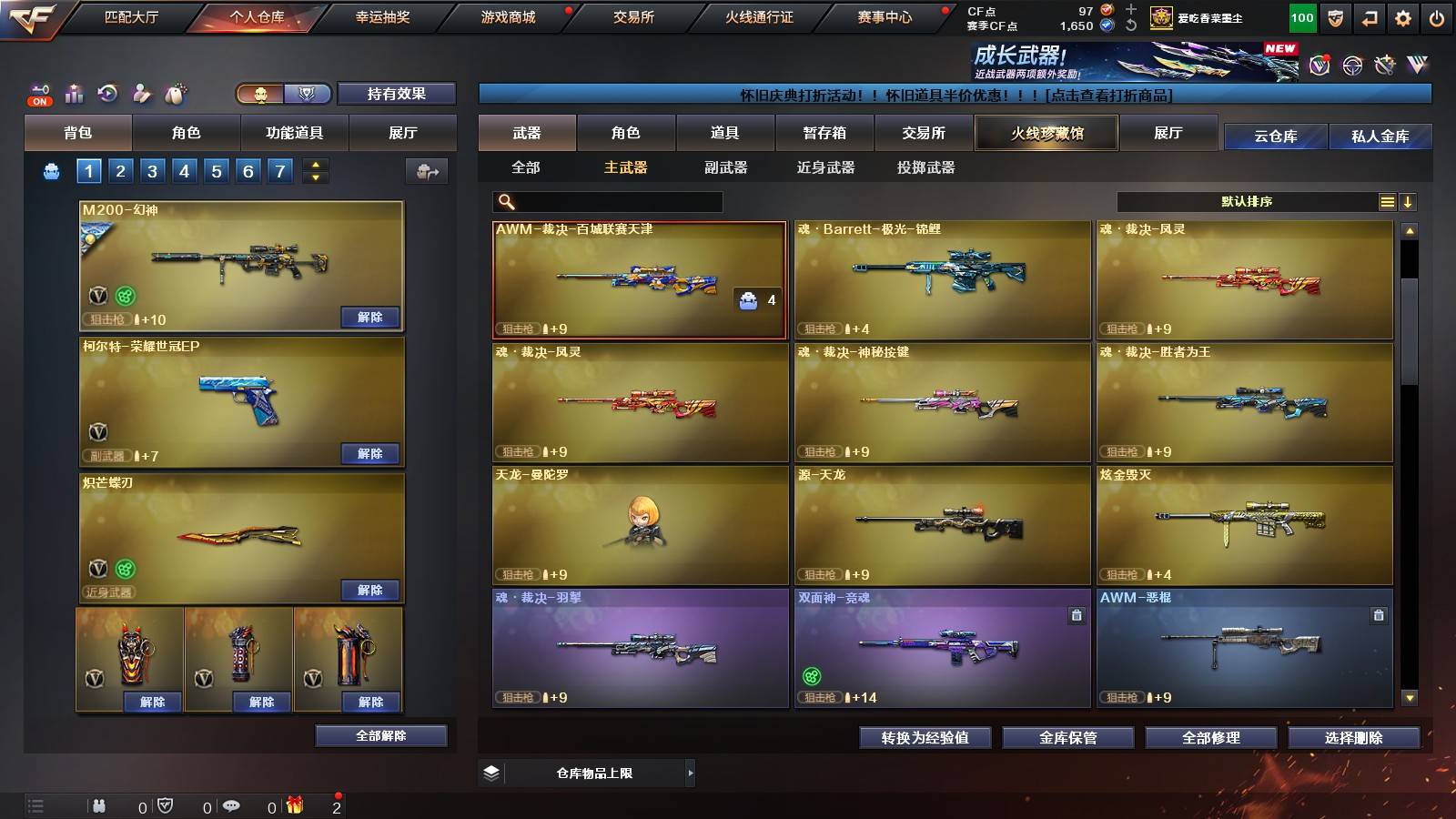Viewport: 1456px width, 819px height.
Task: Click the power/exit icon at top right
Action: tap(1436, 17)
